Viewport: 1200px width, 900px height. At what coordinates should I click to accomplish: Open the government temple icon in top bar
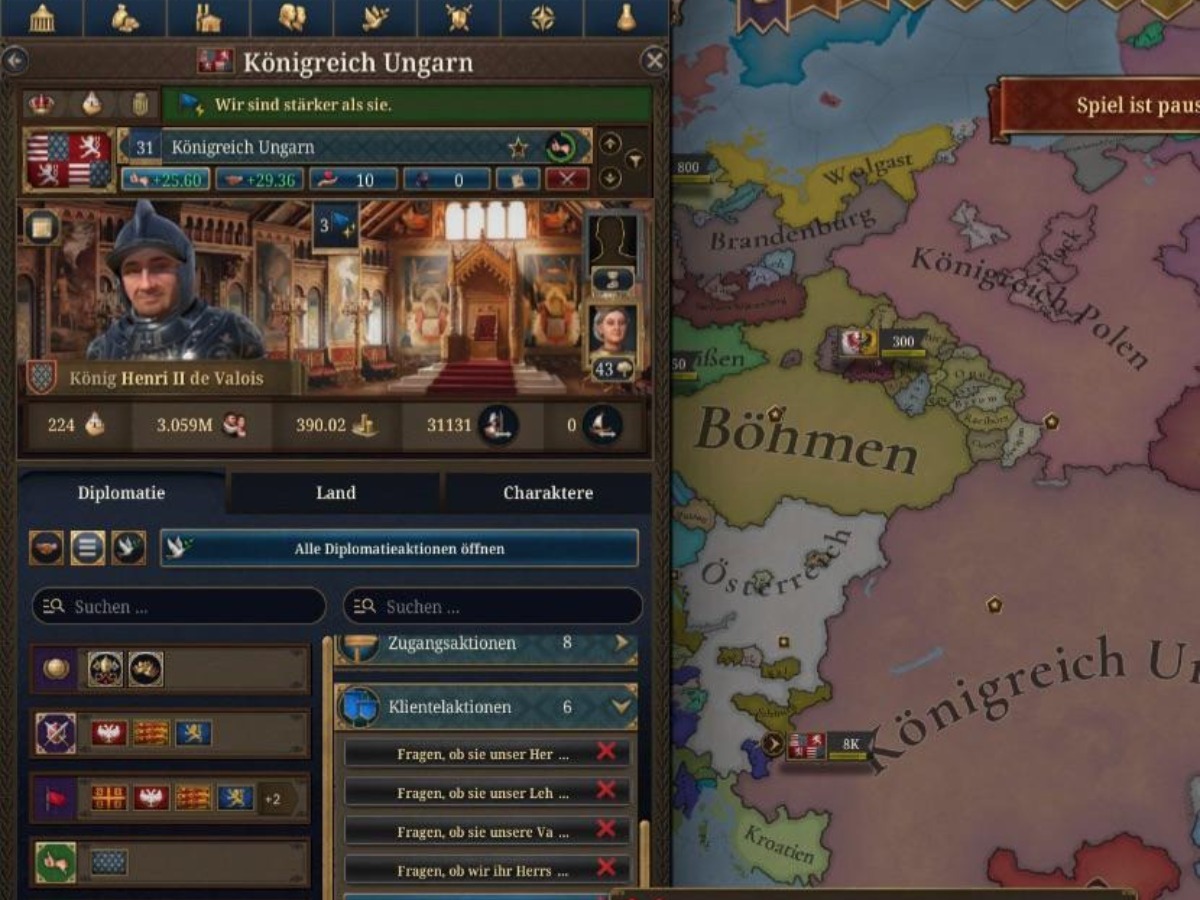42,18
